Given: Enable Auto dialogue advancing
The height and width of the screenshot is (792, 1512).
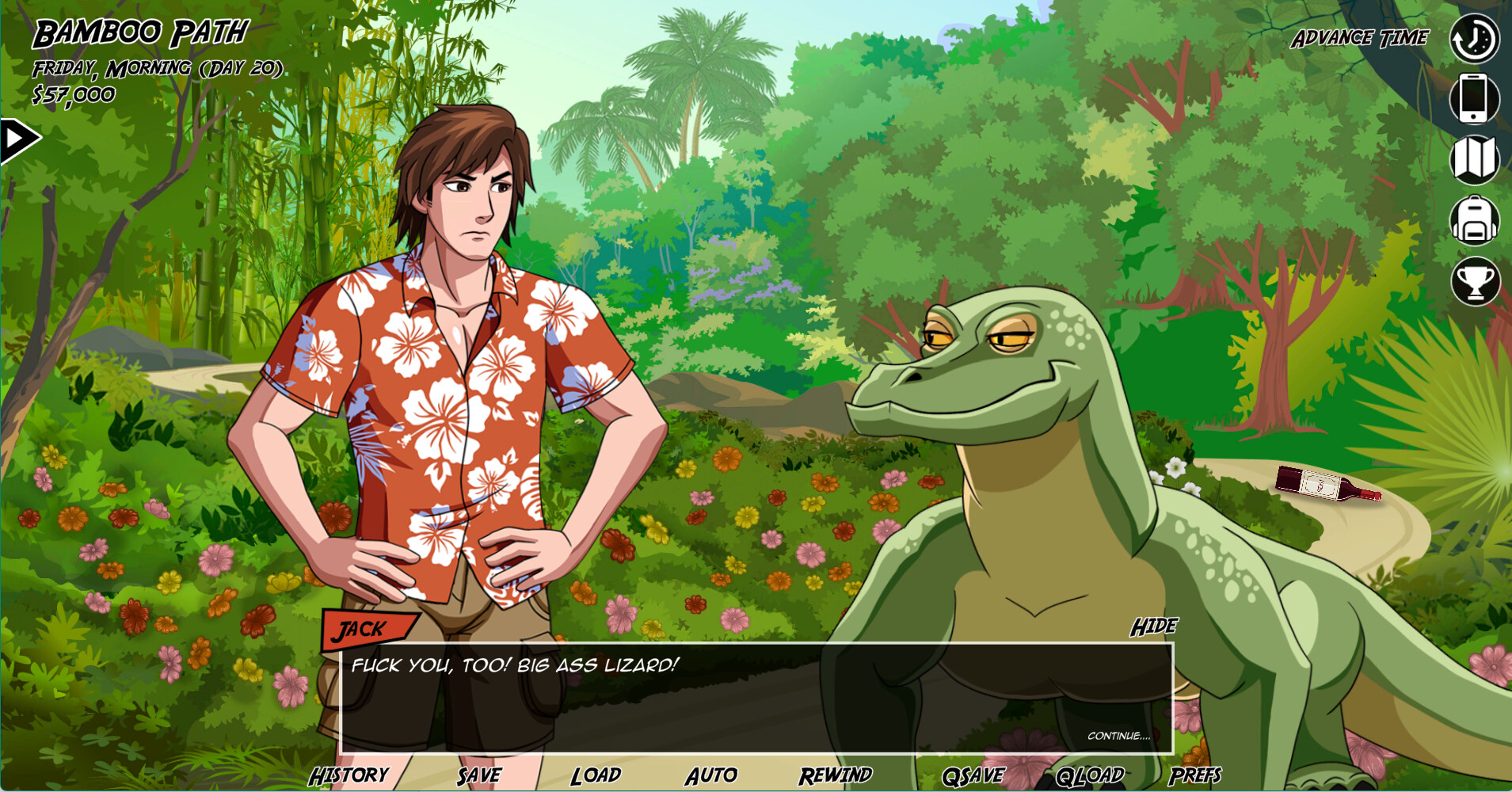Looking at the screenshot, I should tap(713, 774).
